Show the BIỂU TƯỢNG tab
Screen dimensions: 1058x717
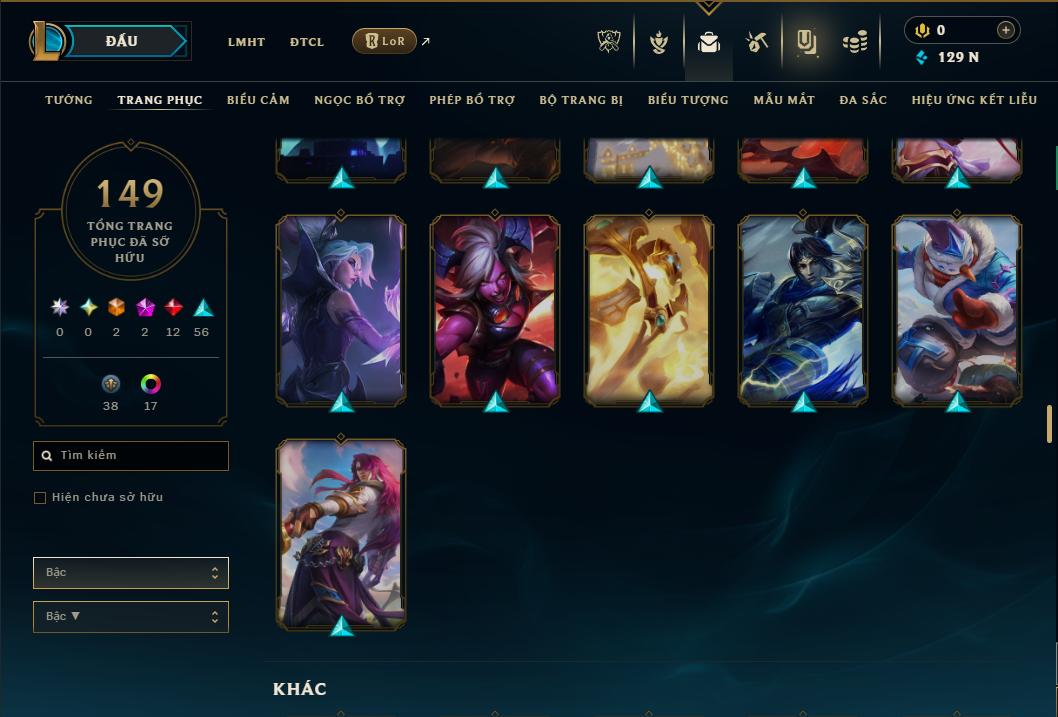pyautogui.click(x=688, y=100)
